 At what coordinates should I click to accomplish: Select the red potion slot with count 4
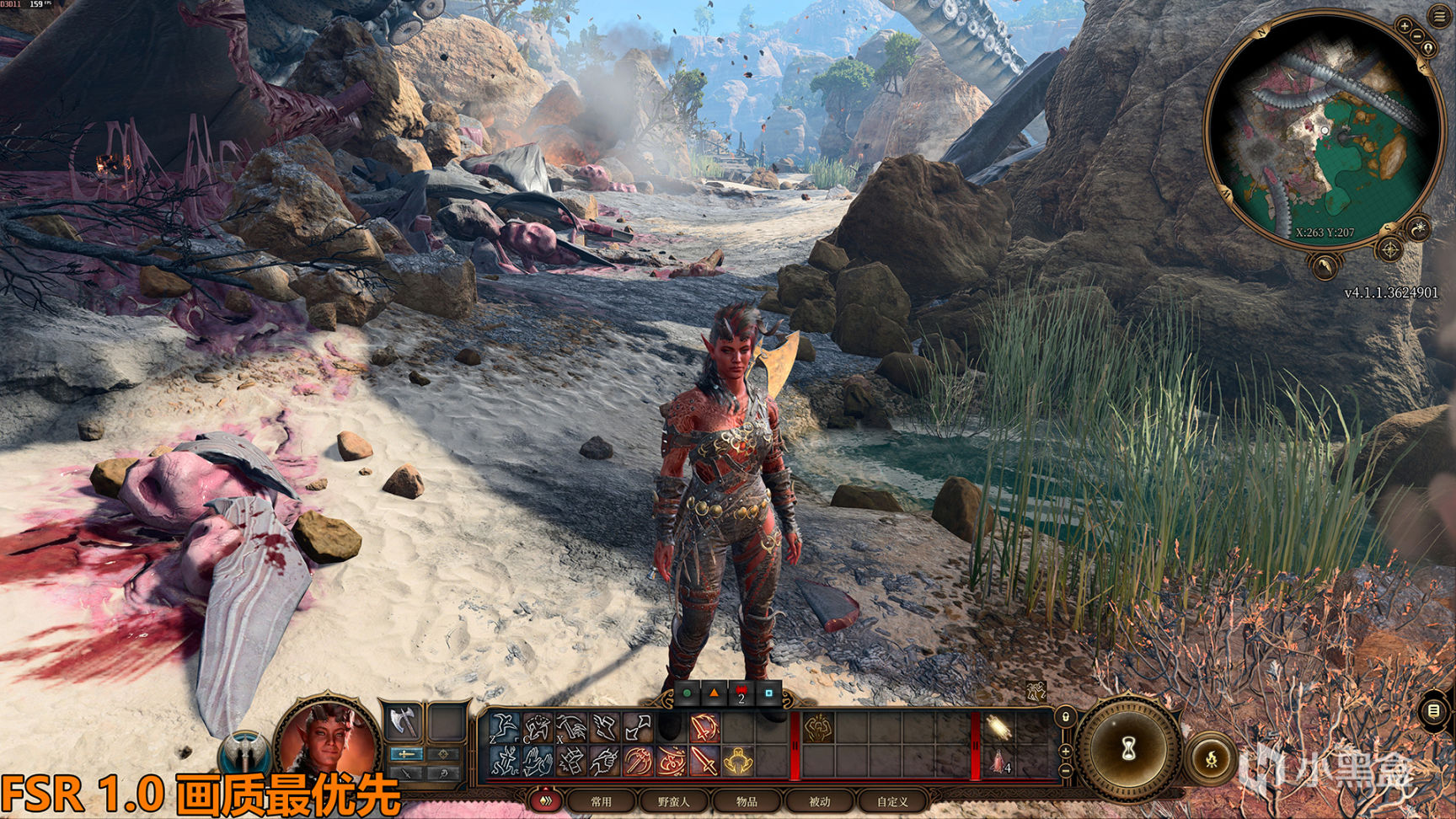click(x=999, y=762)
